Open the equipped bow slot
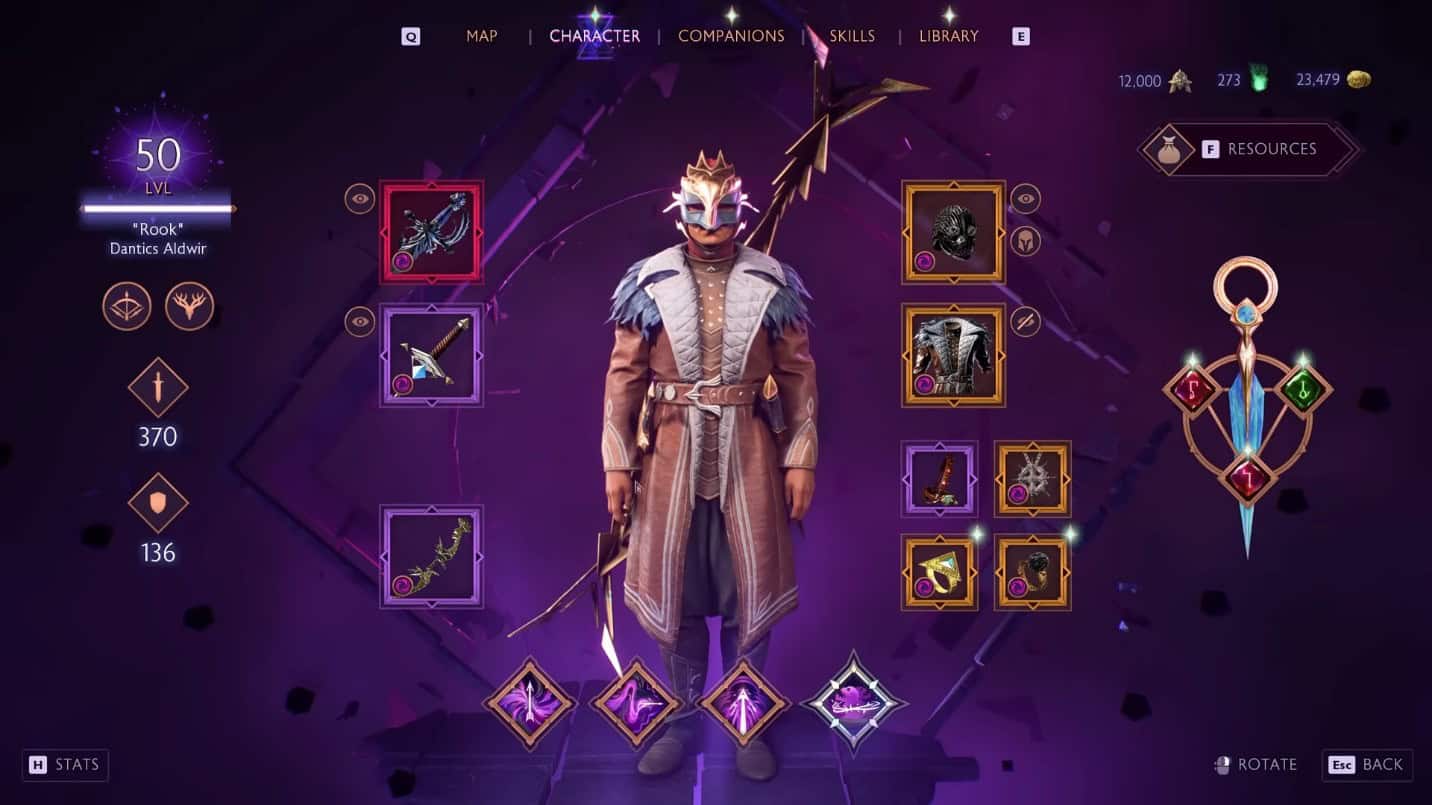The height and width of the screenshot is (805, 1432). (x=431, y=557)
